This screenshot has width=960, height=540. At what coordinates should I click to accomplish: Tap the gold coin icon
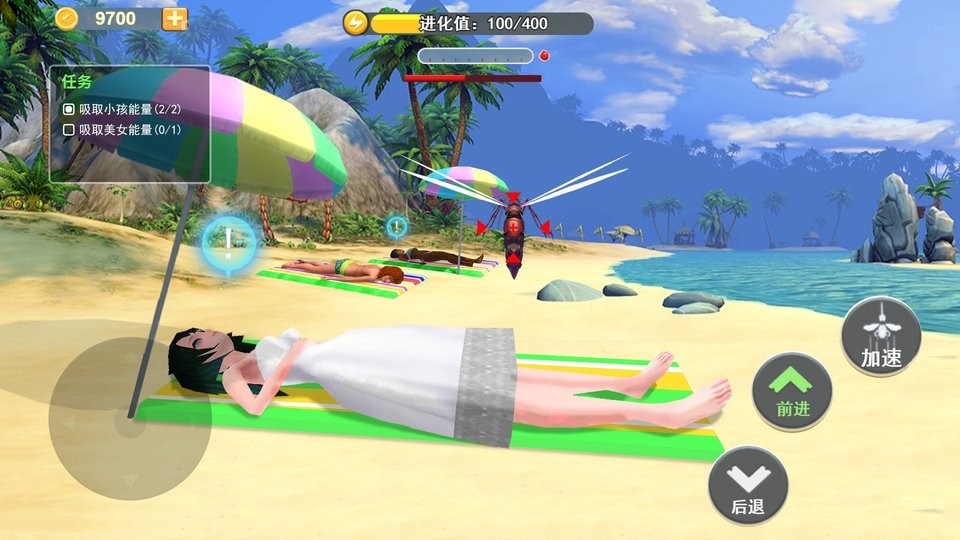67,18
